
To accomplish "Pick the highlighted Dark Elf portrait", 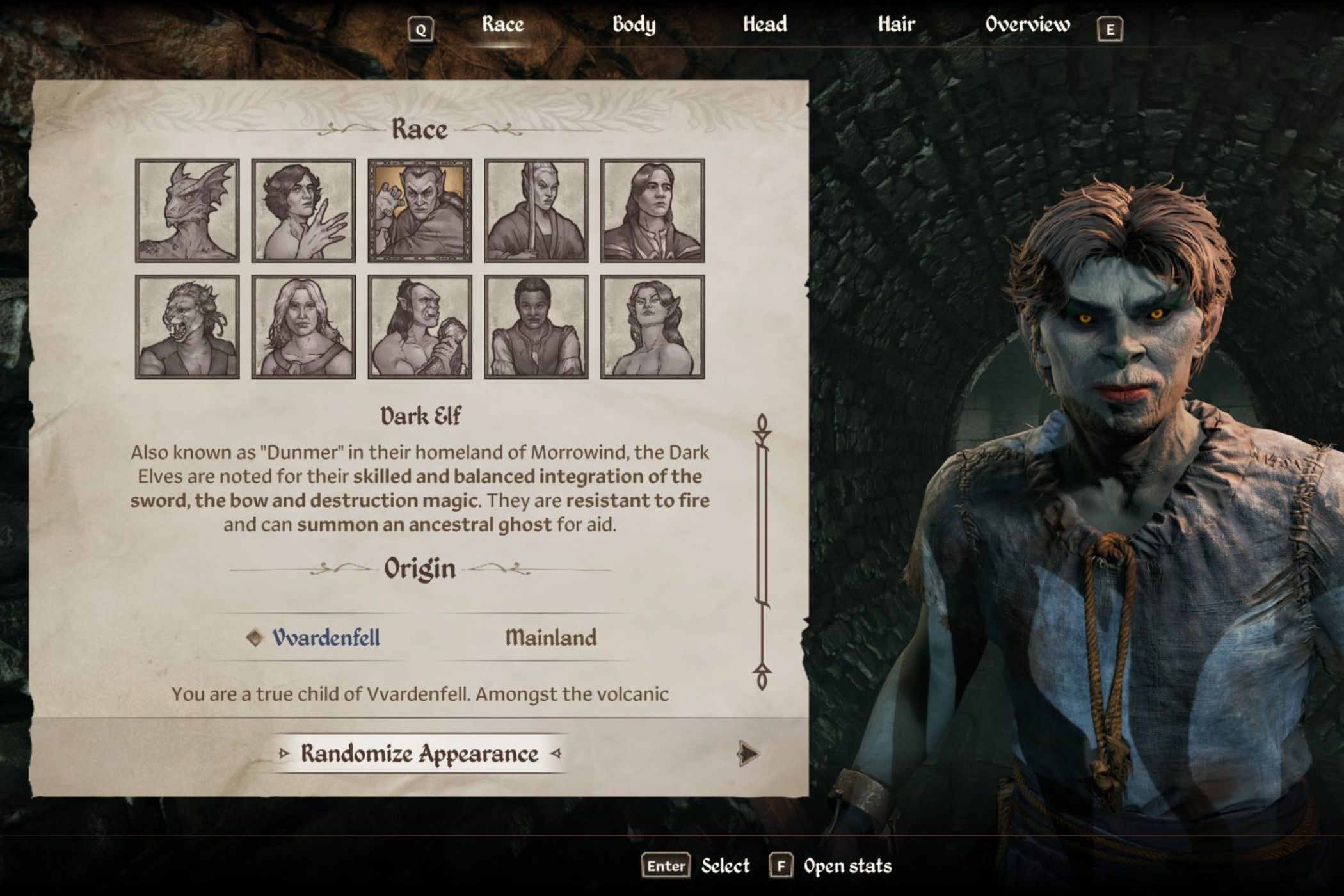I will point(420,211).
